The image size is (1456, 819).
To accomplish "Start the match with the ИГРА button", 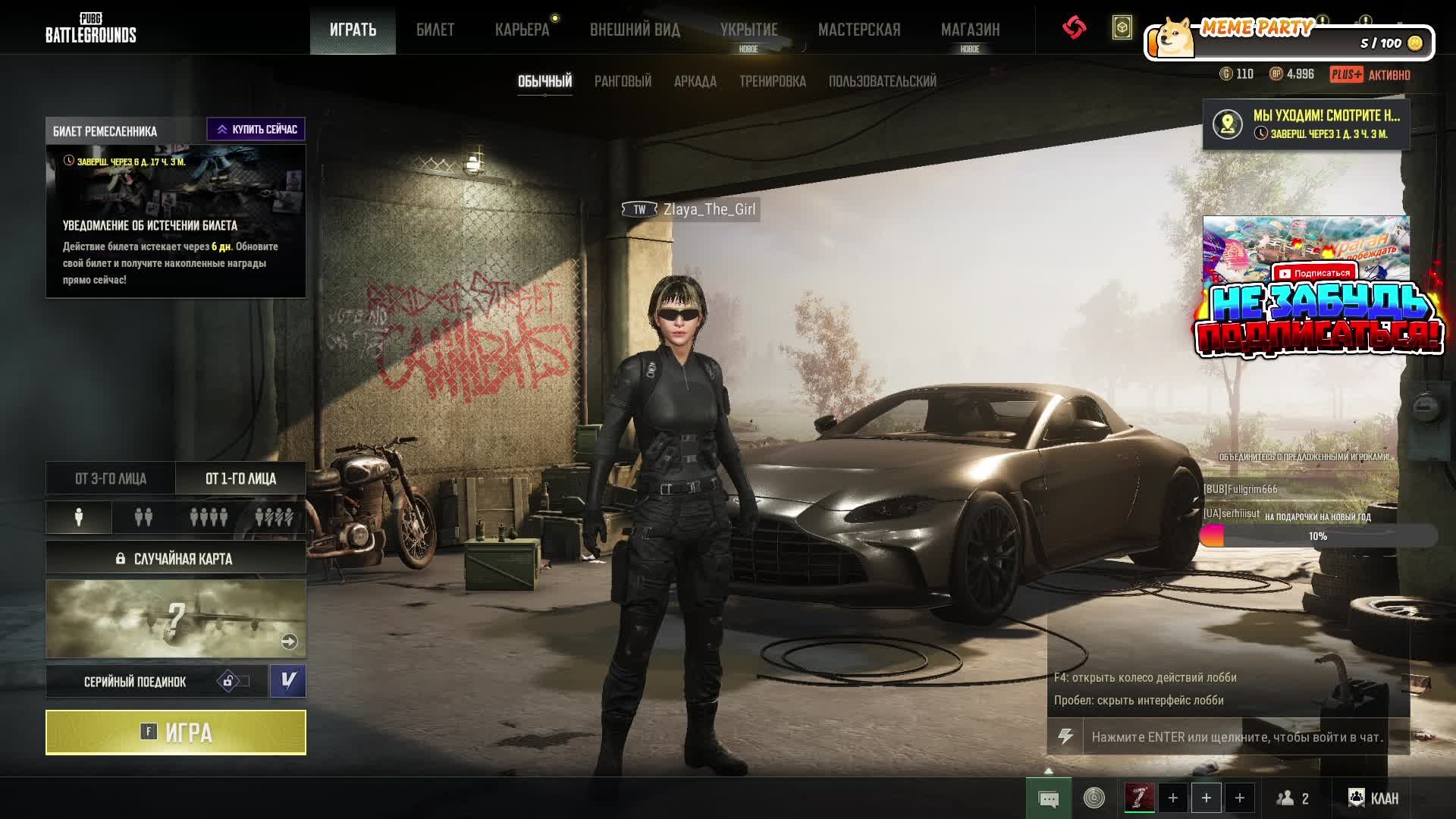I will click(x=176, y=733).
